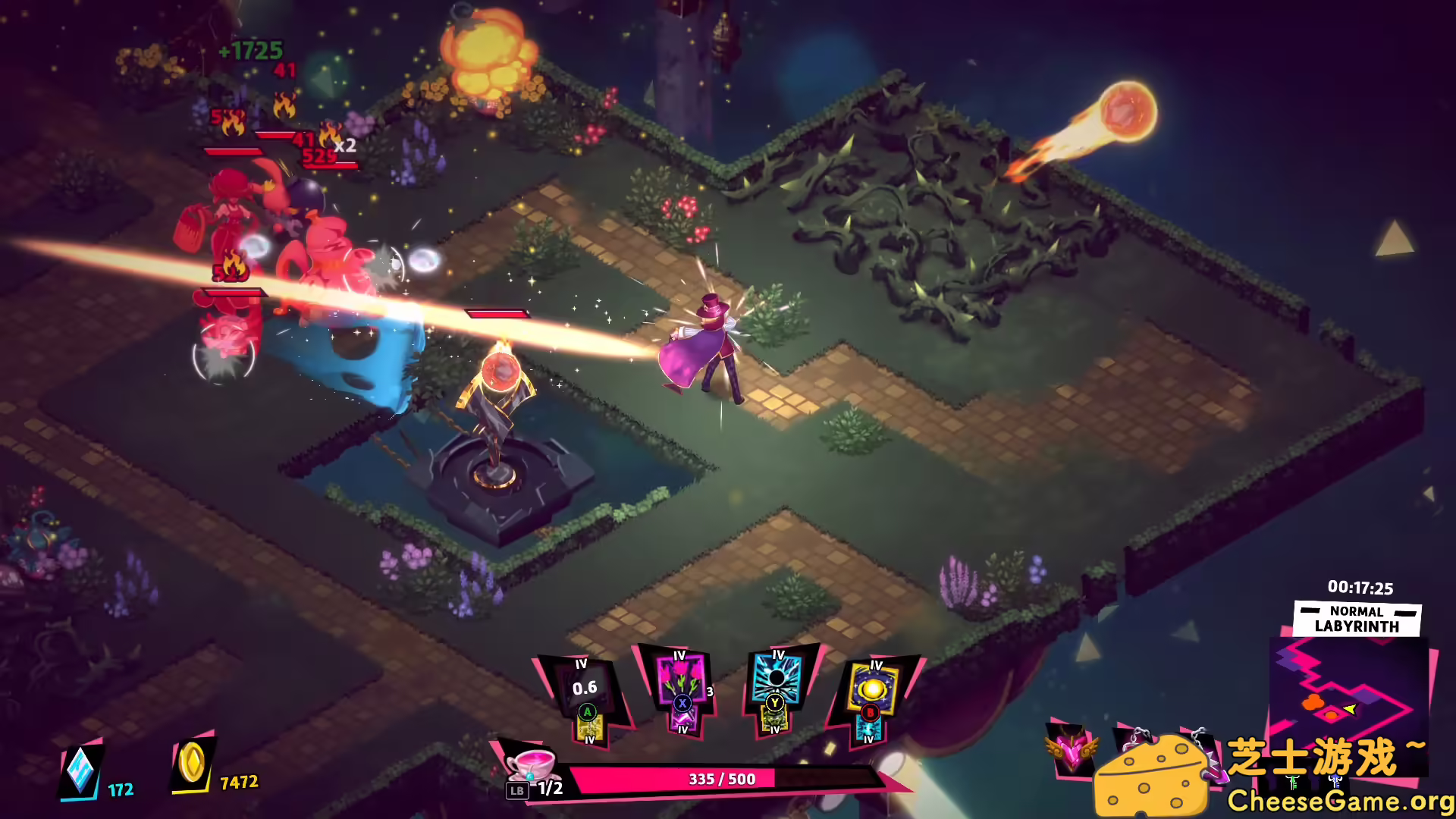Cast the golden ringed planet ability card
This screenshot has width=1456, height=819.
click(873, 687)
